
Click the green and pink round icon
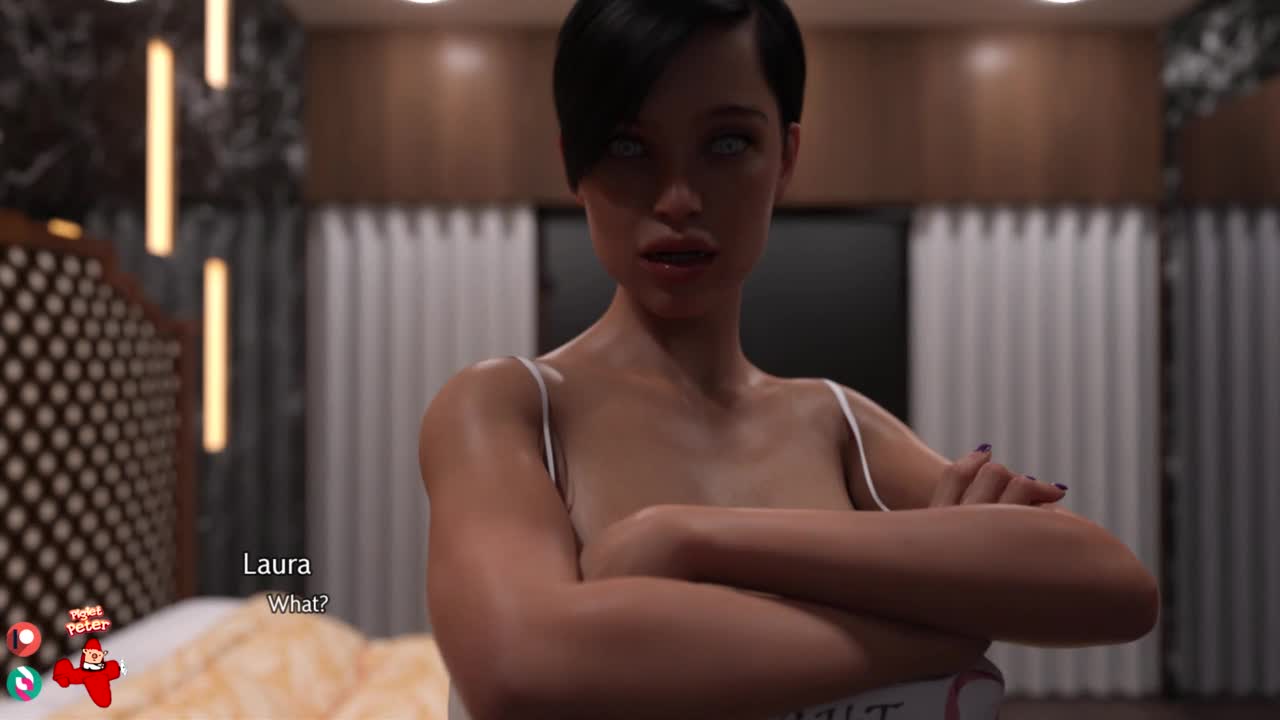point(23,682)
